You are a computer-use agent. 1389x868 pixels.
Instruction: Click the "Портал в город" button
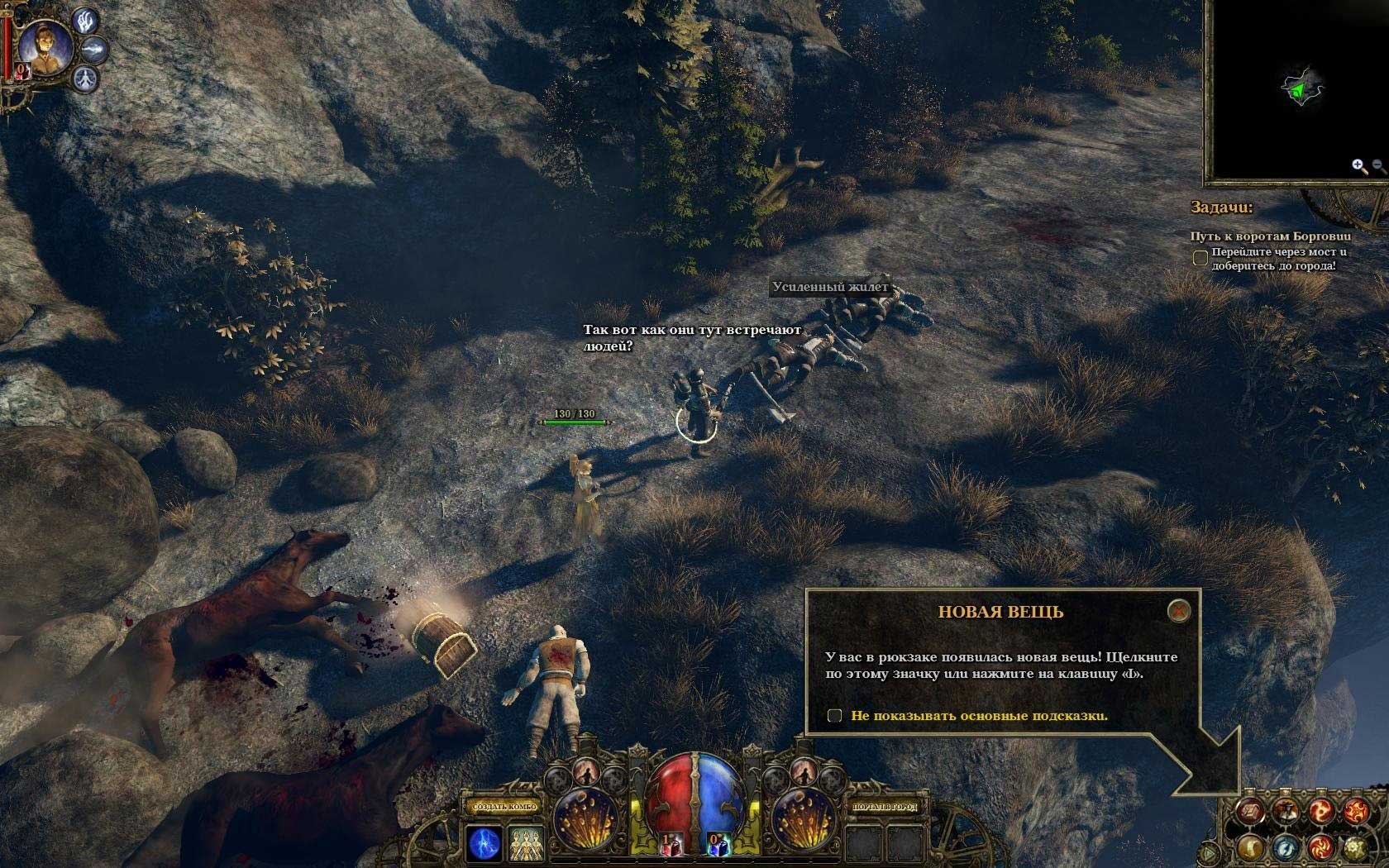pos(885,806)
